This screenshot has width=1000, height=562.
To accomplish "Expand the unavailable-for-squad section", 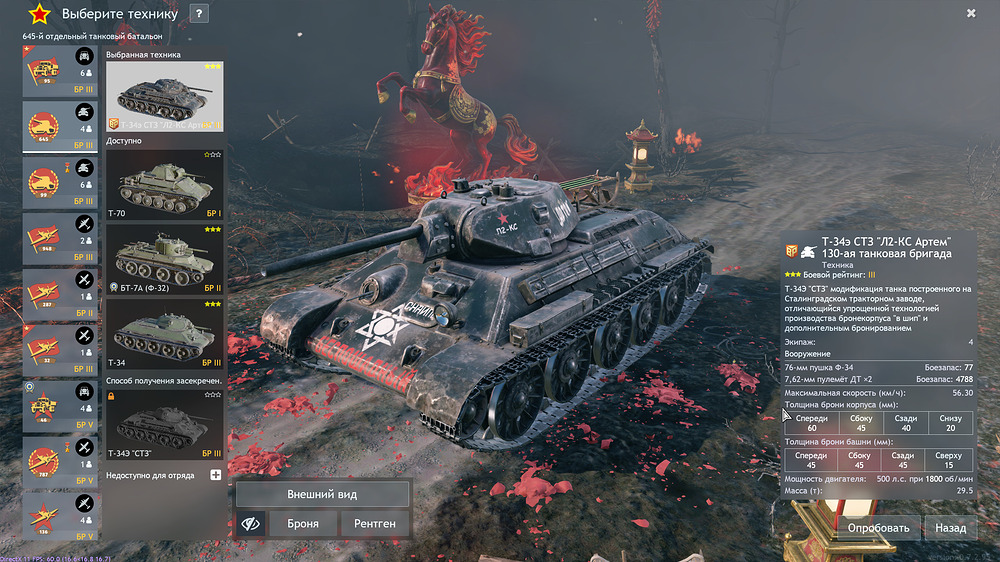I will (x=216, y=475).
